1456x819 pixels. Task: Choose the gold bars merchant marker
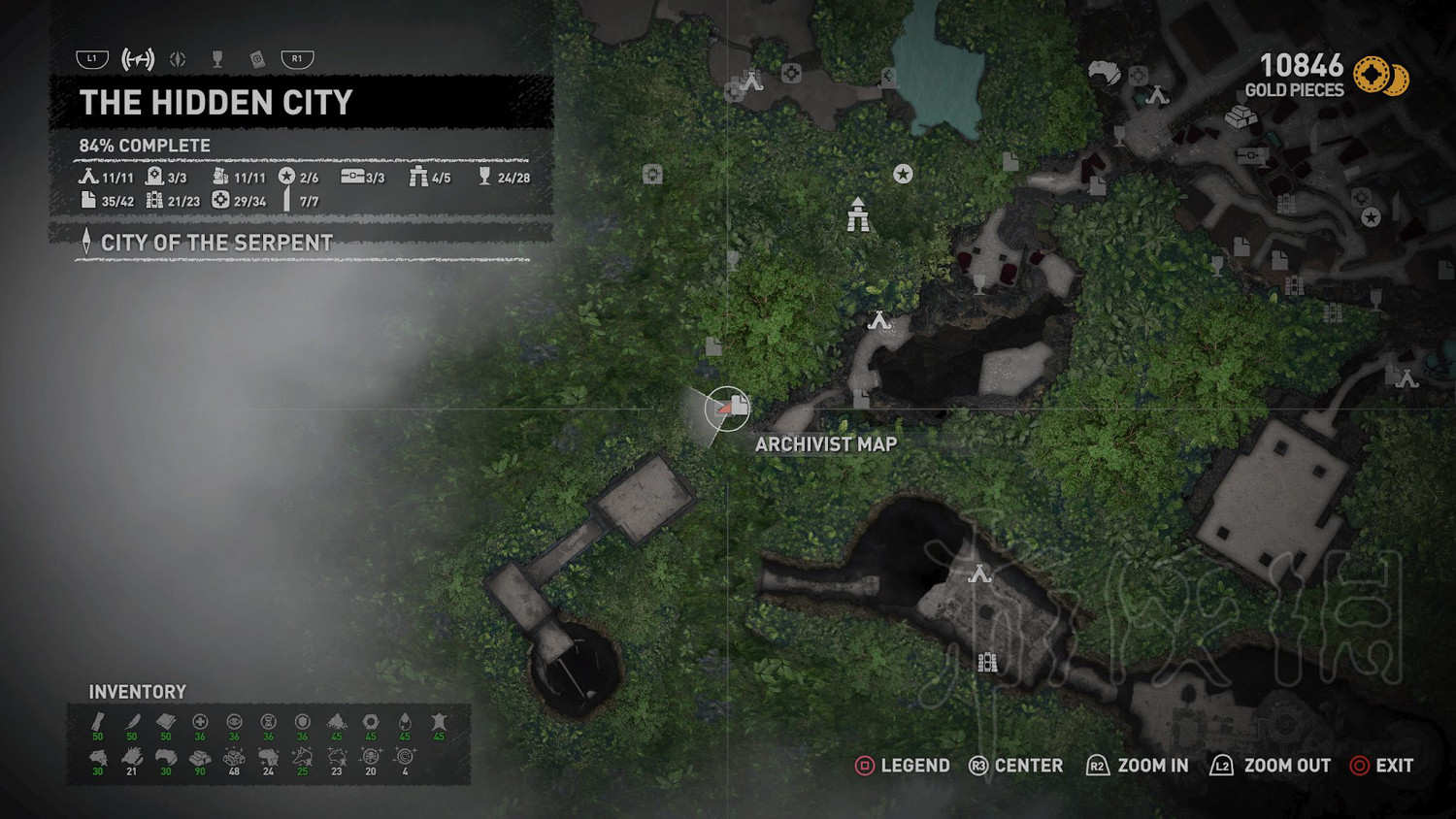tap(1240, 117)
